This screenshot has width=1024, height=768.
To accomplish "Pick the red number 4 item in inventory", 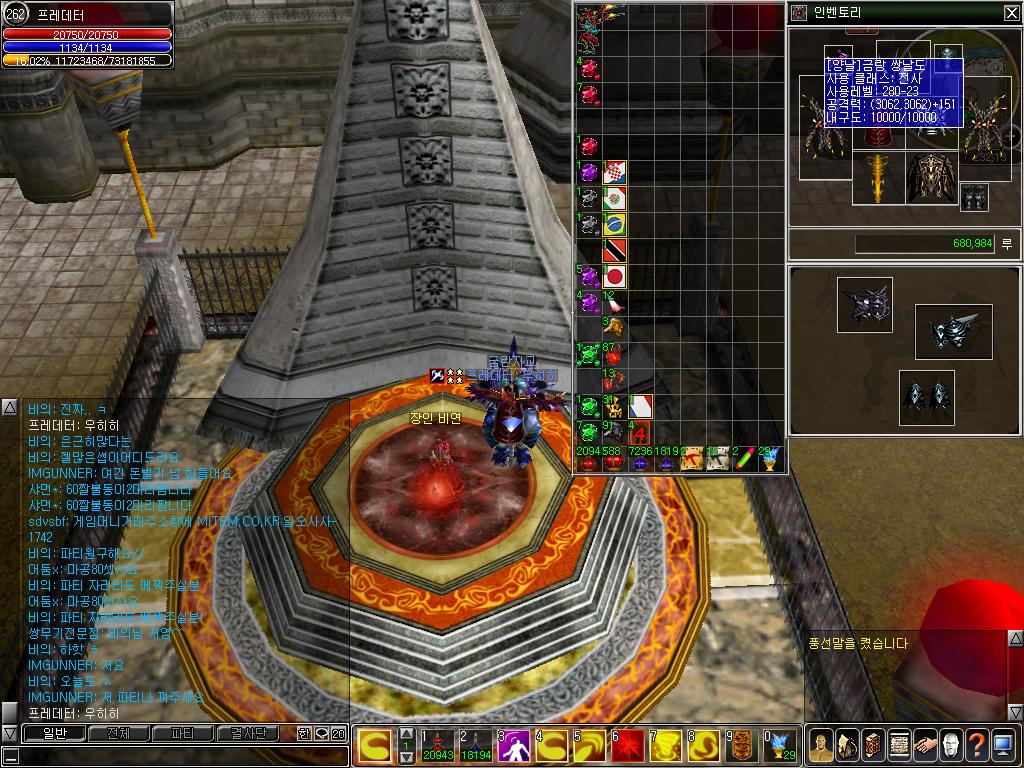I will 639,432.
